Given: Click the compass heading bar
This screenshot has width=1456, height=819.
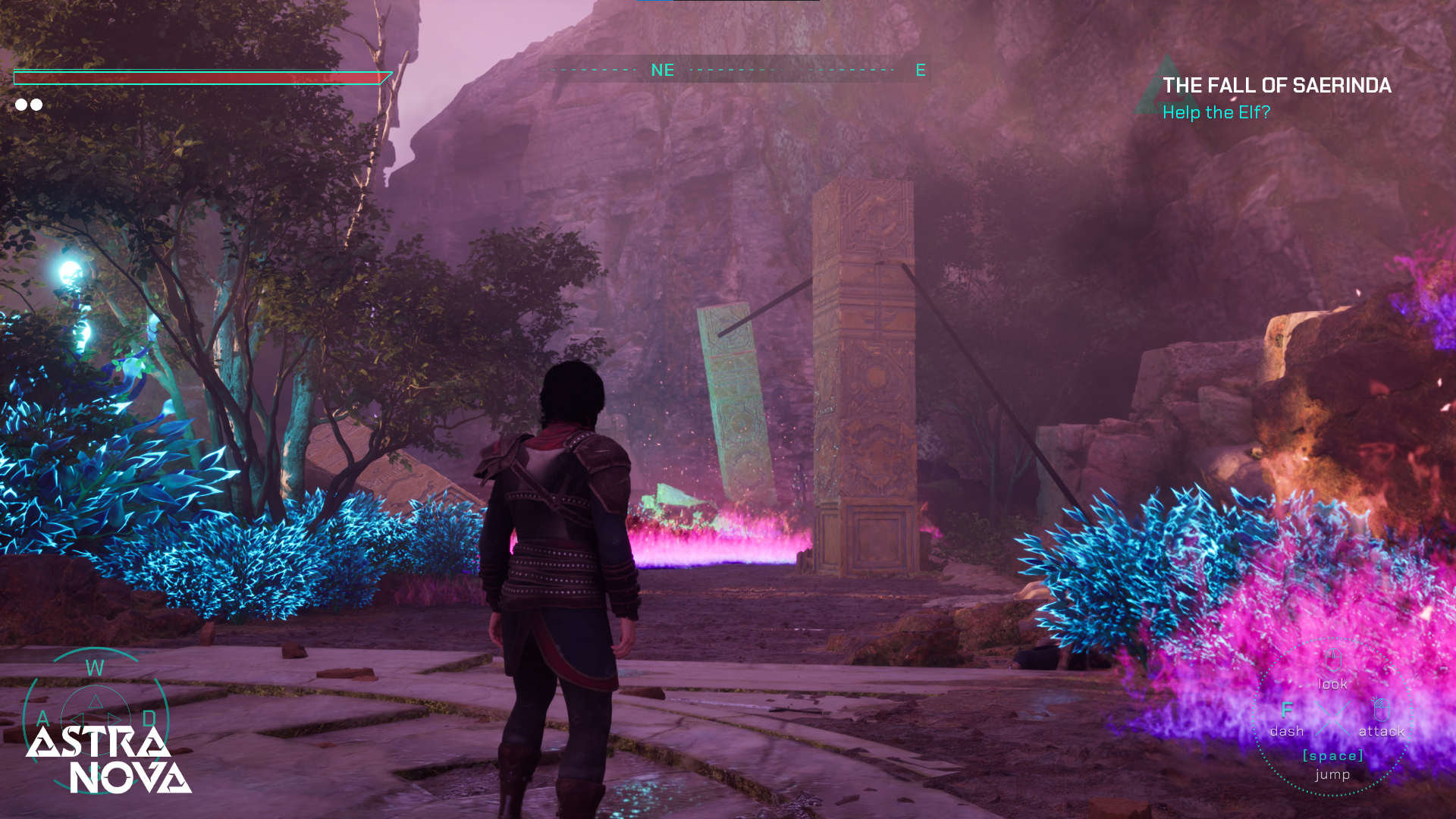Looking at the screenshot, I should point(733,70).
